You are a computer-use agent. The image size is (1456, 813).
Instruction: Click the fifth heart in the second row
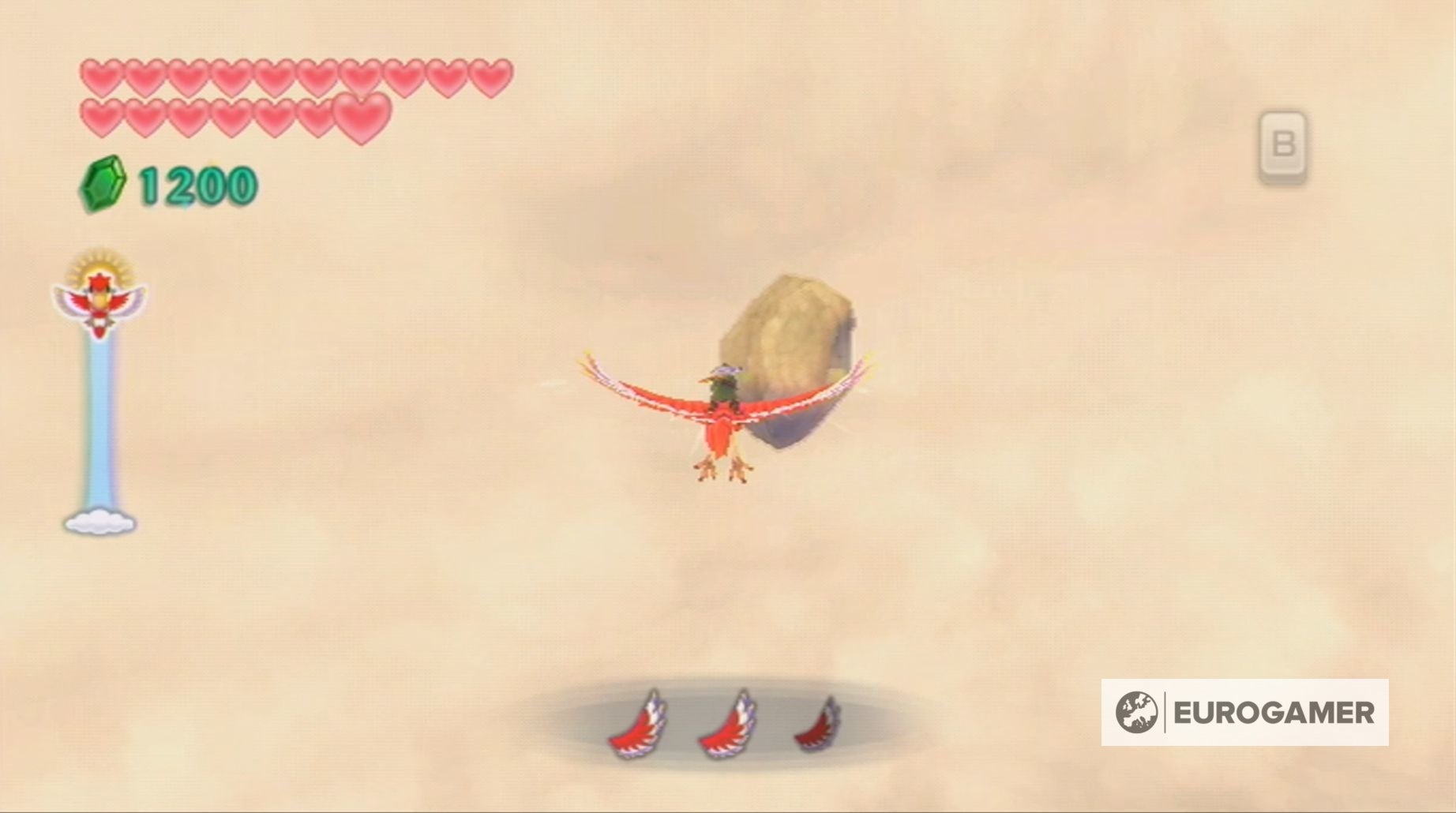pos(272,117)
